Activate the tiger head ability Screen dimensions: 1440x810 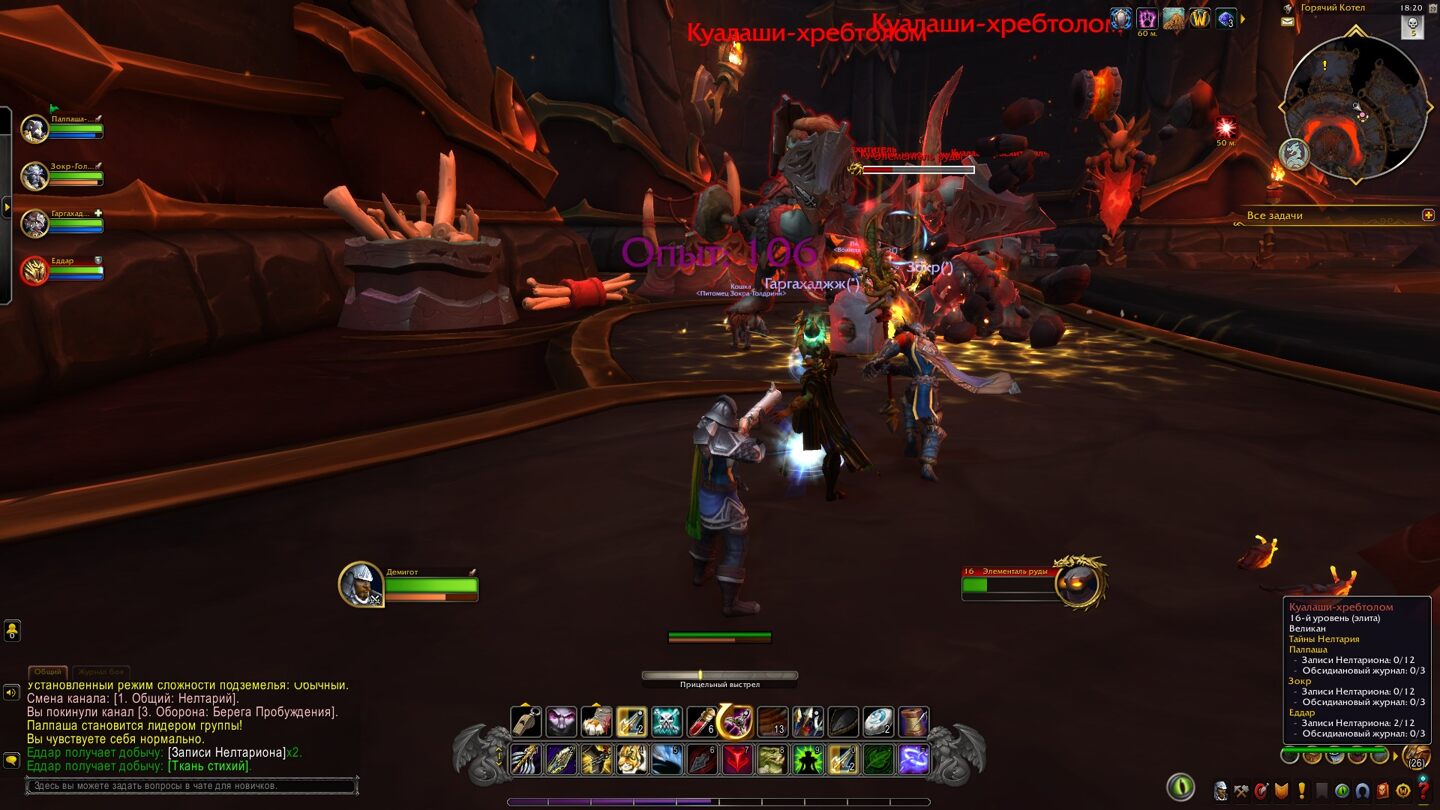tap(632, 760)
